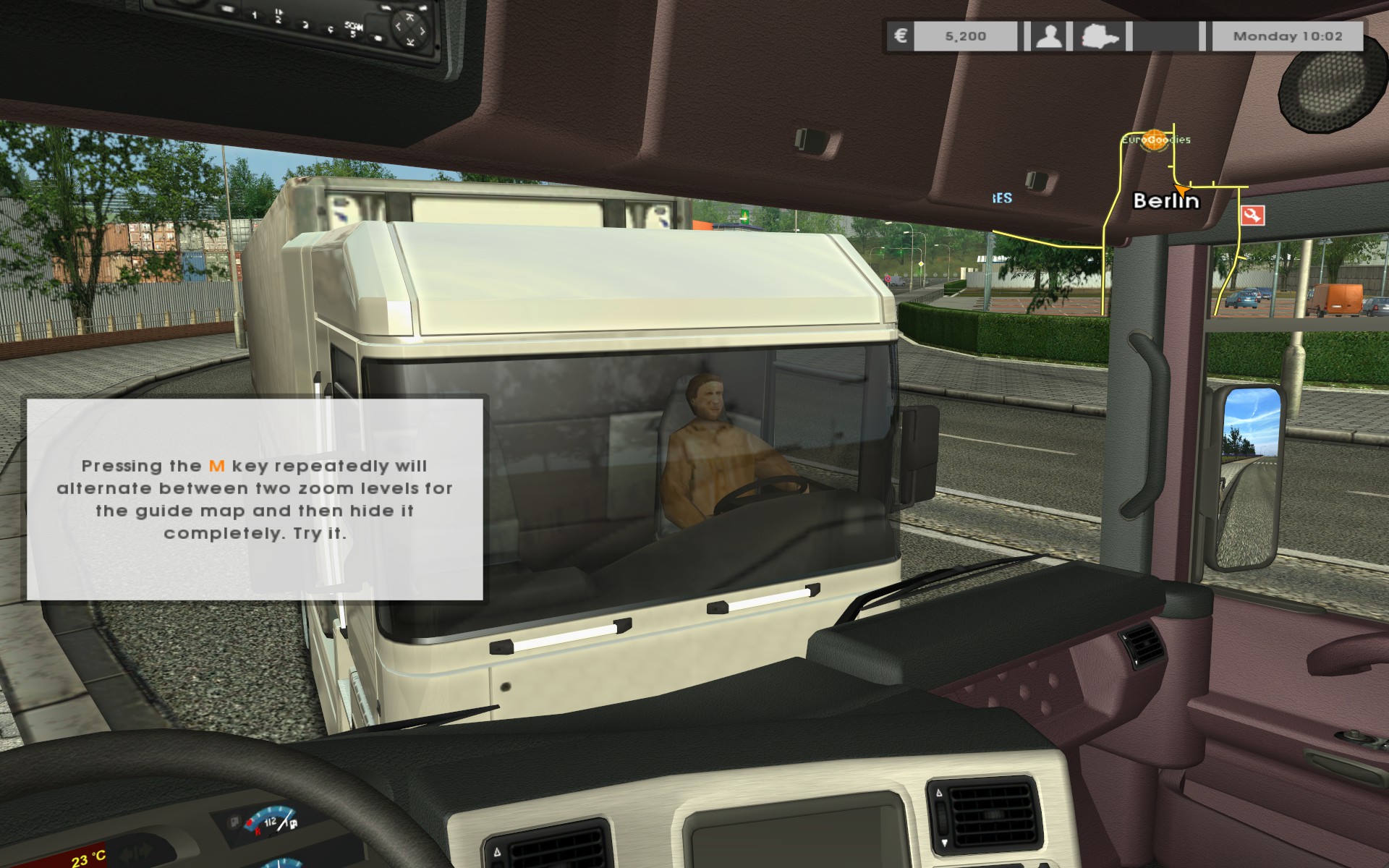
Task: Select the driver avatar icon on the top bar
Action: pyautogui.click(x=1049, y=35)
